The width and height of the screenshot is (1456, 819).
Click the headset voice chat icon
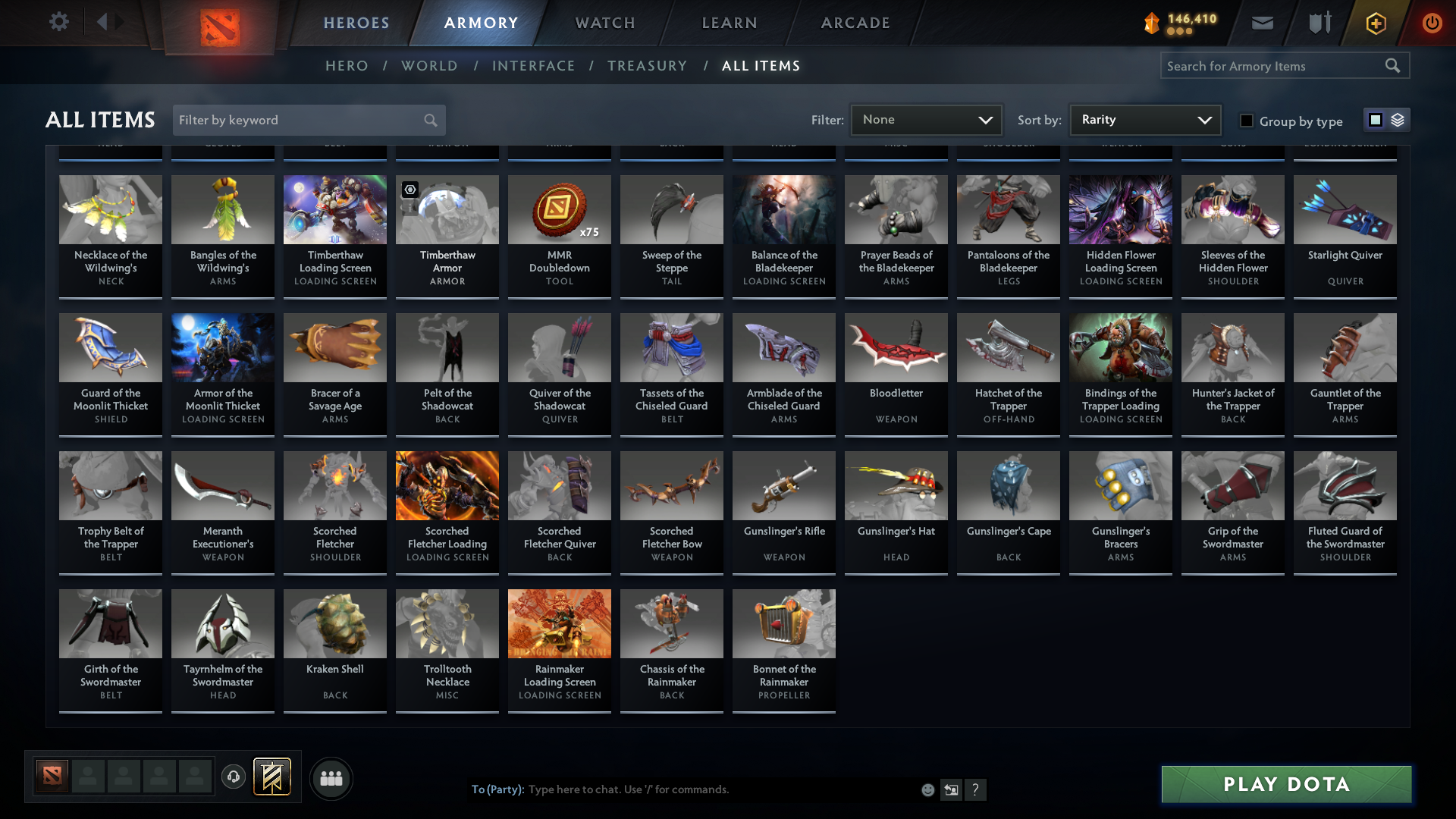tap(234, 778)
